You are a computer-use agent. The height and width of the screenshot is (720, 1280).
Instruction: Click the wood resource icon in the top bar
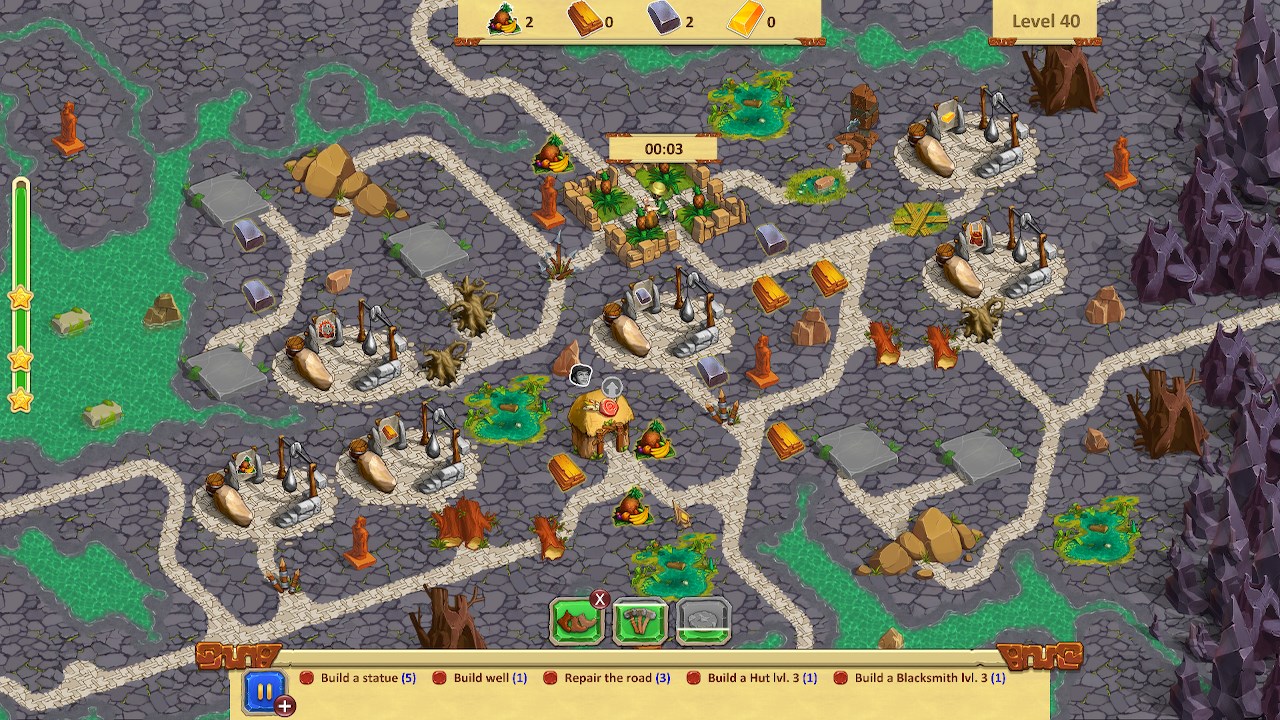click(586, 18)
